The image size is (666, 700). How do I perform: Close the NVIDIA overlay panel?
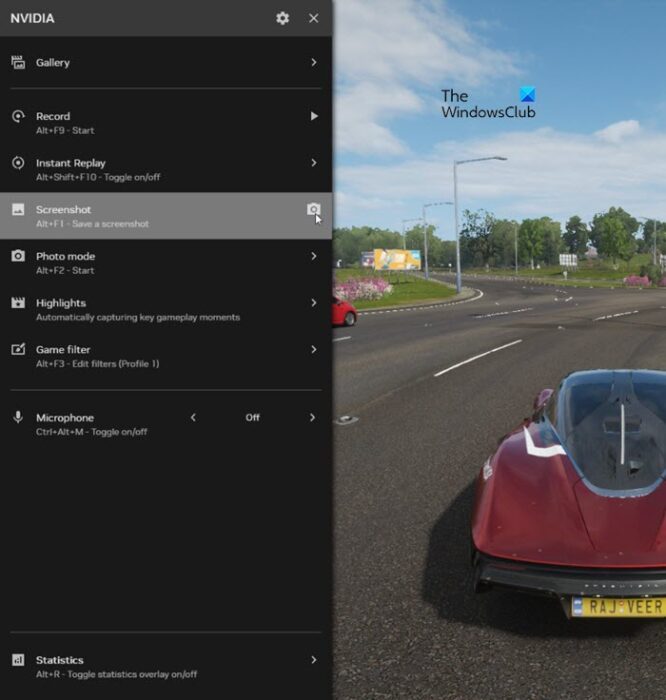[x=314, y=18]
